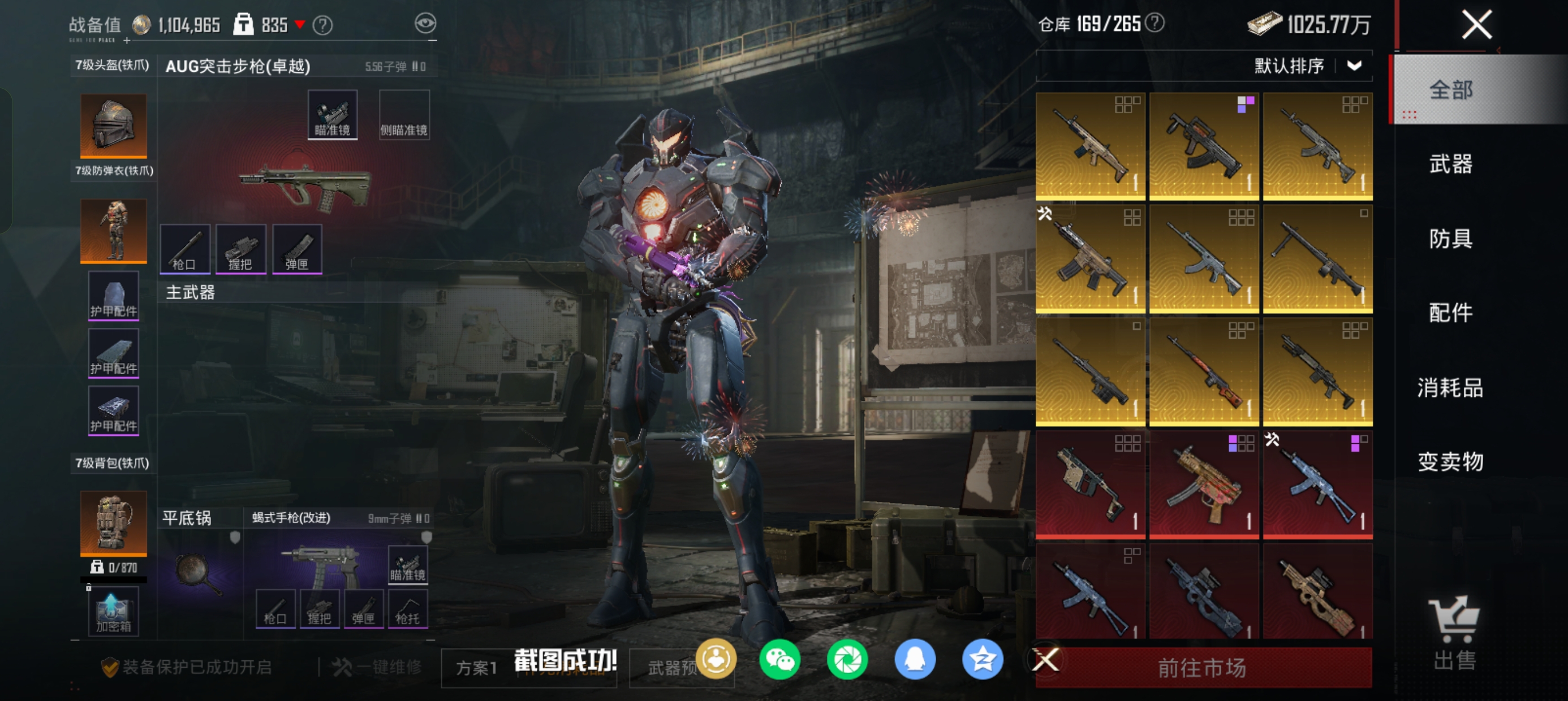This screenshot has height=701, width=1568.
Task: Dismiss the screenshot share bar
Action: 1046,660
